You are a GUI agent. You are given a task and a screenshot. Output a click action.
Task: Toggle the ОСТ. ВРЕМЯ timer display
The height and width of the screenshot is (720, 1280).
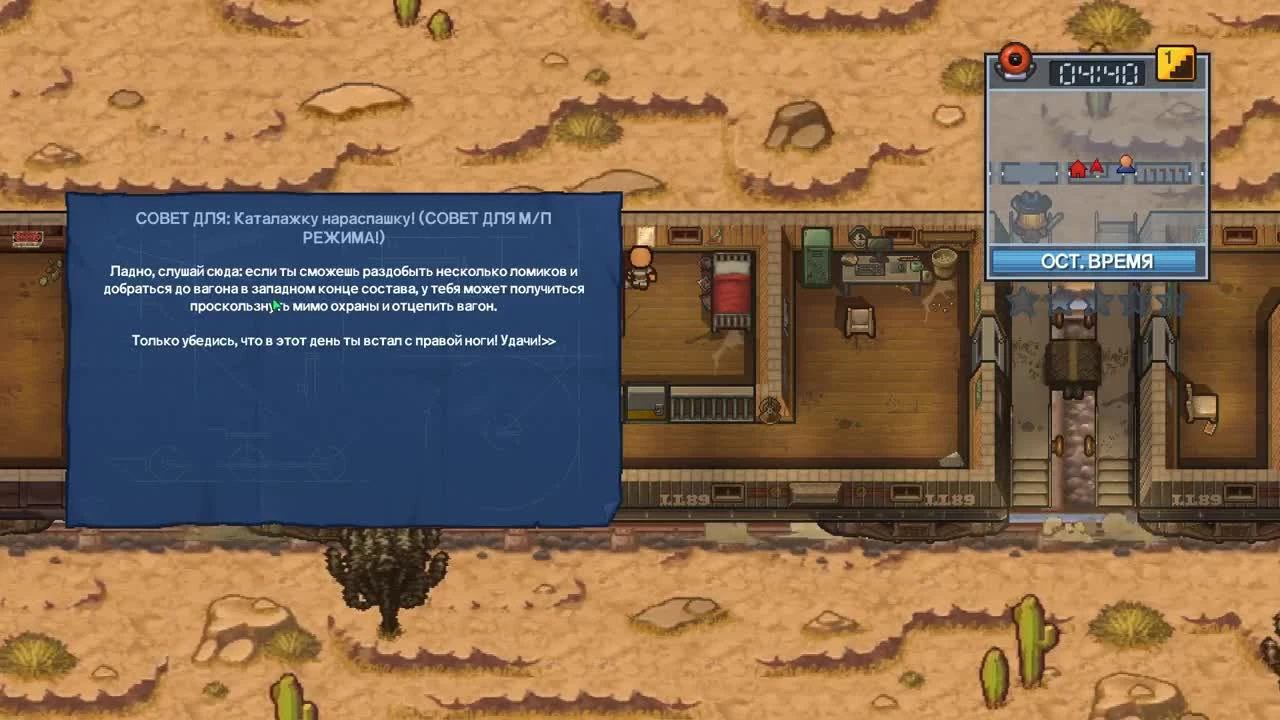pos(1097,260)
